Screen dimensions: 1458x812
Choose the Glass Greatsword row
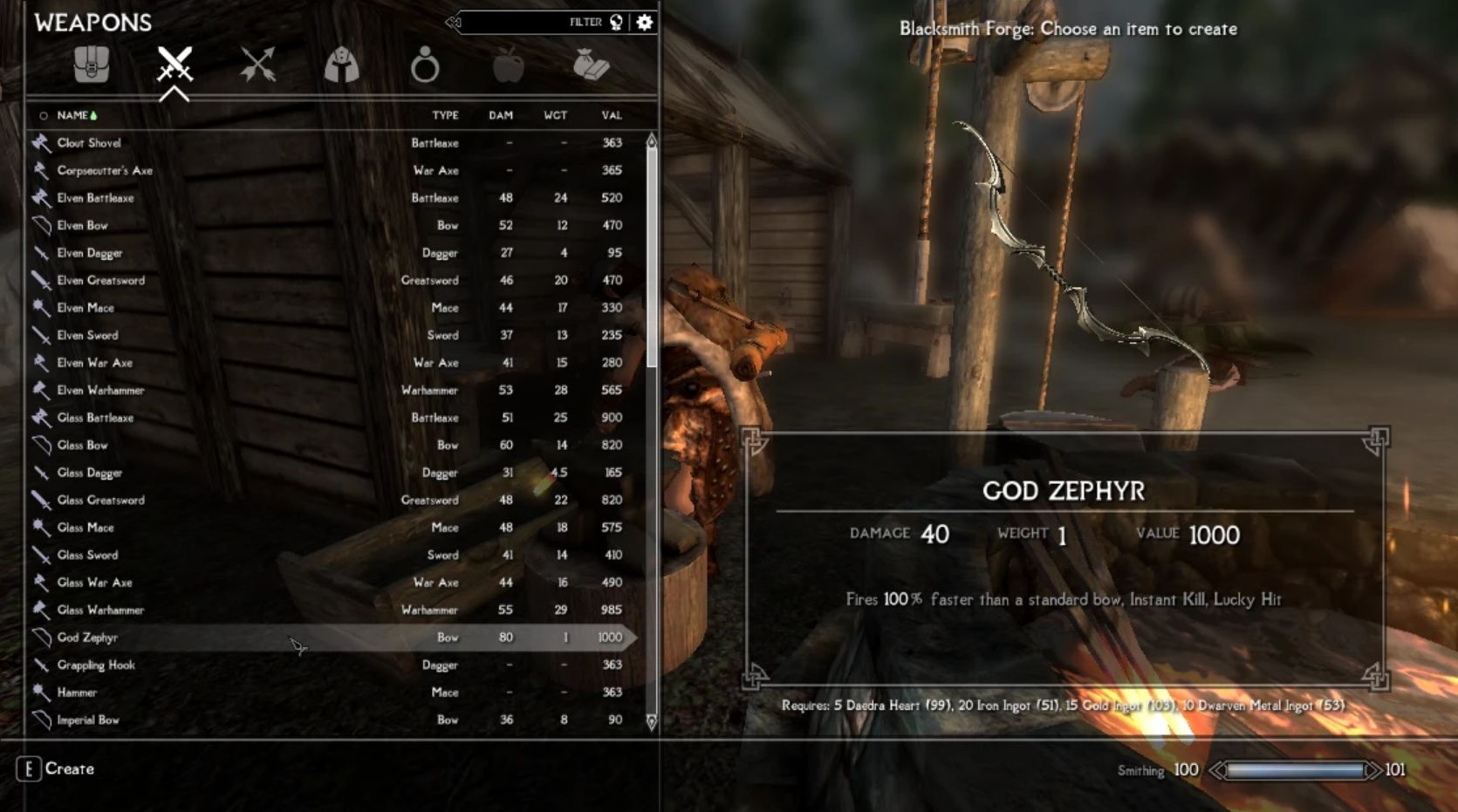101,500
